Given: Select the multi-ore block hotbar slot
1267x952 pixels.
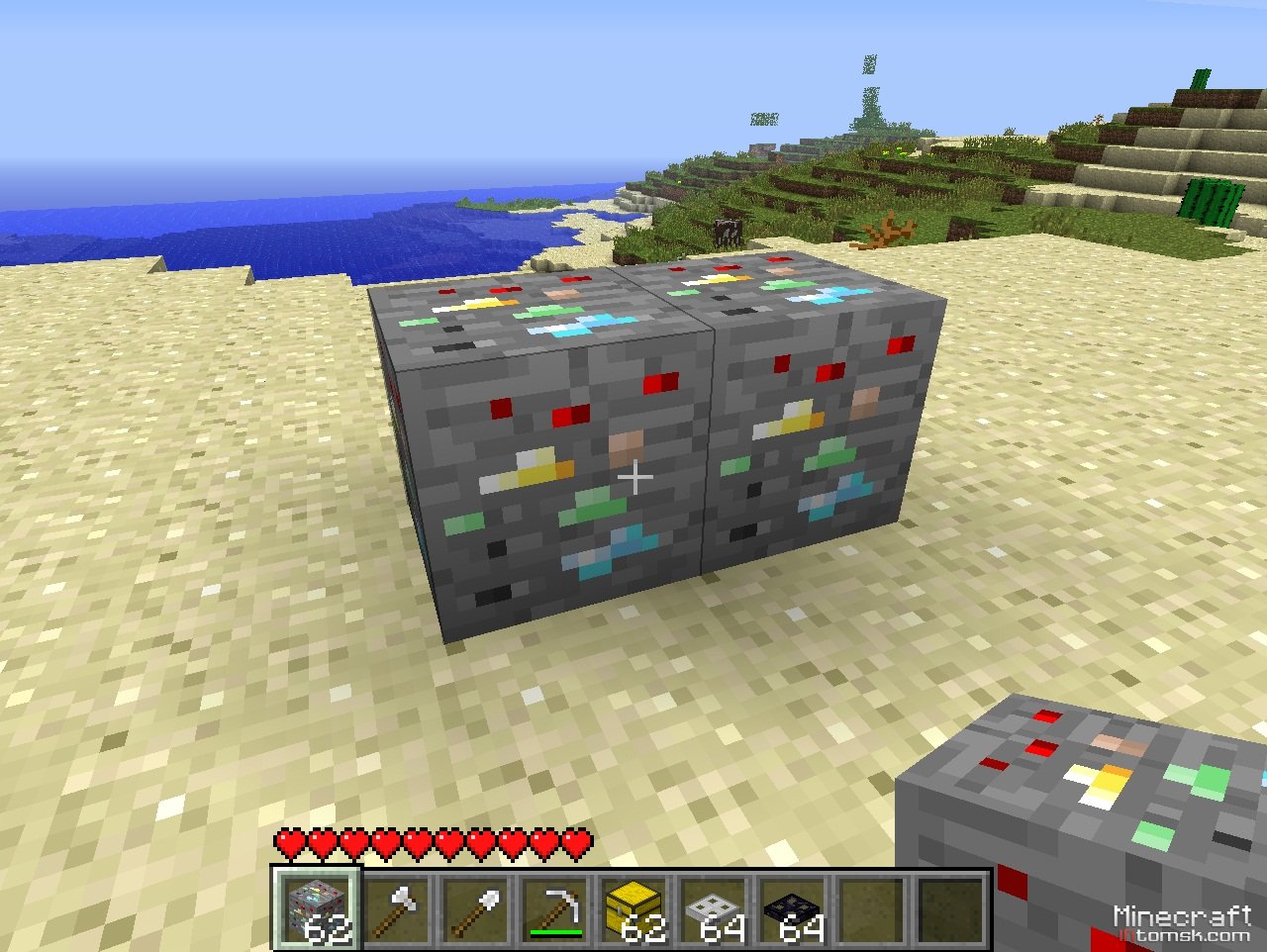Looking at the screenshot, I should click(317, 908).
